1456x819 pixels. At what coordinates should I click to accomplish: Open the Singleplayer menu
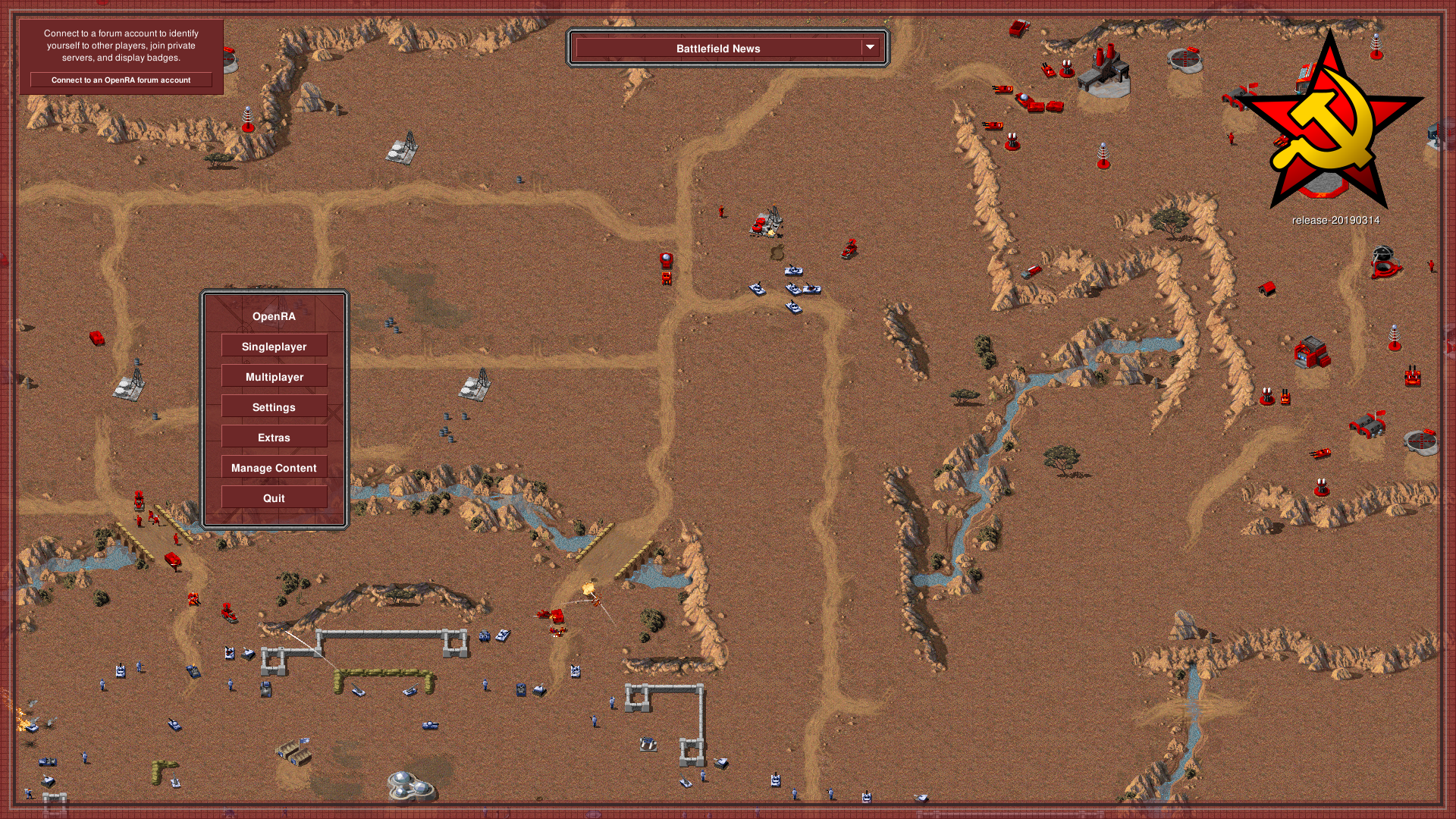click(274, 347)
